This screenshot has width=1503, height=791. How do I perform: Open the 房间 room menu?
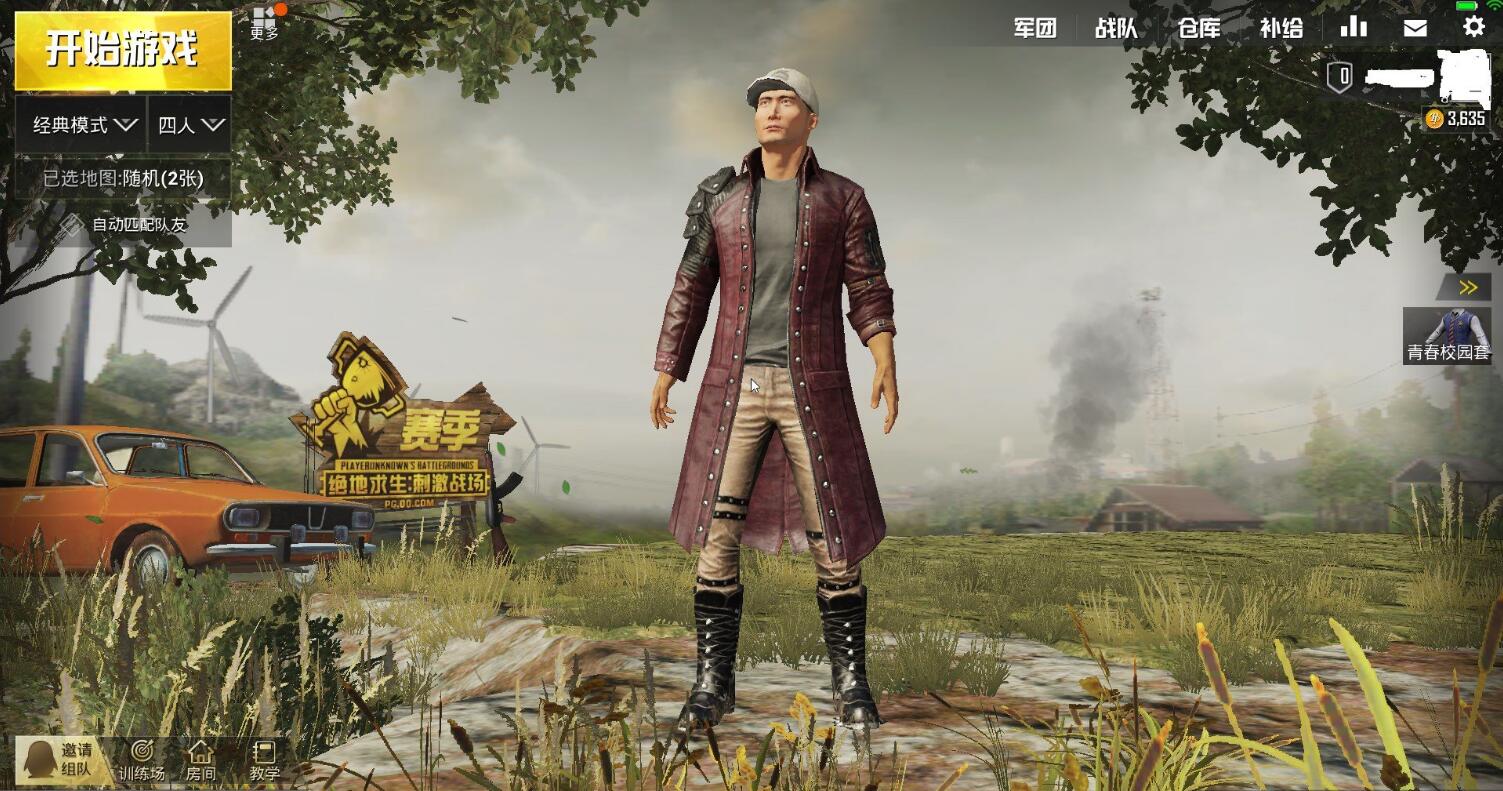(201, 761)
